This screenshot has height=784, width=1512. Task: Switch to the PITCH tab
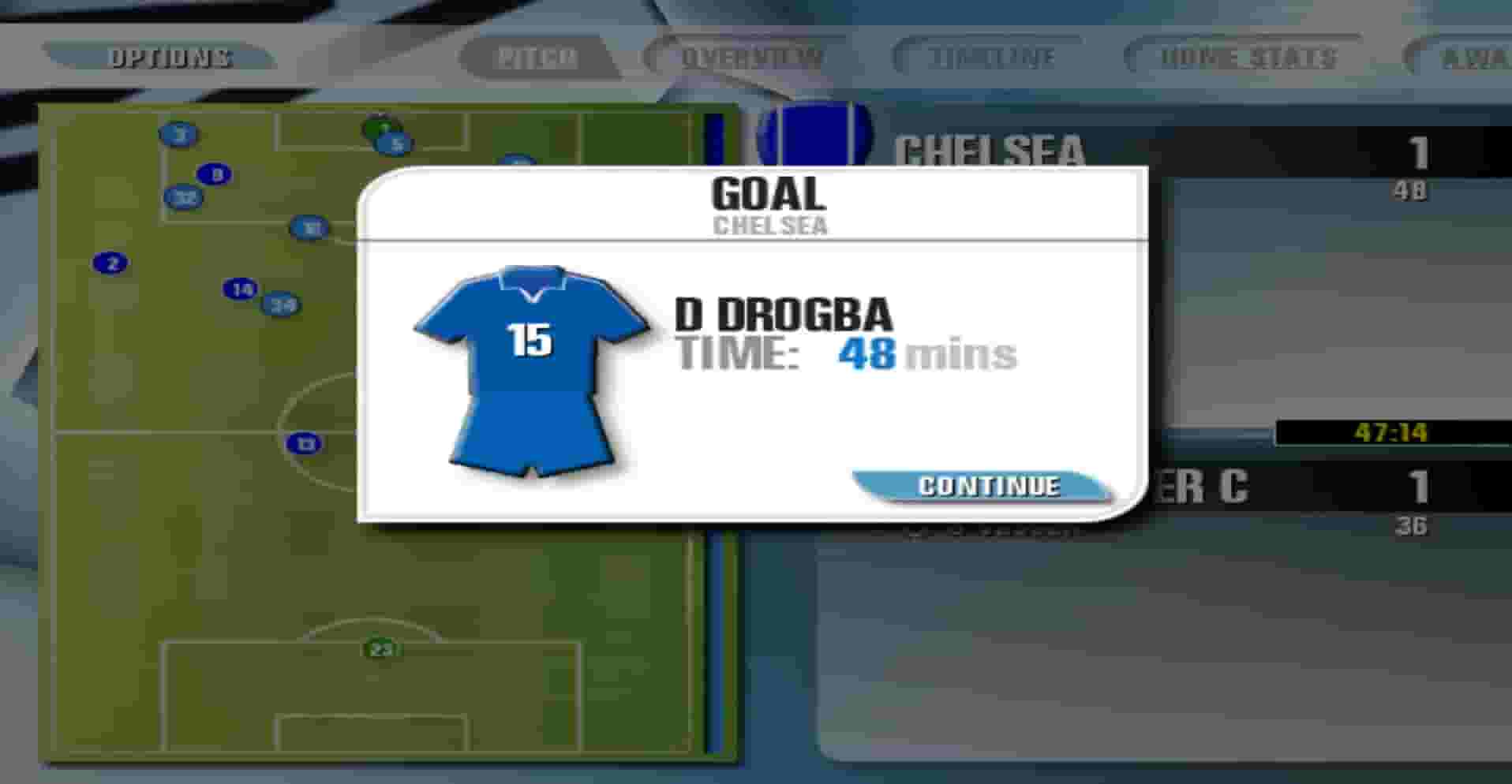tap(535, 56)
